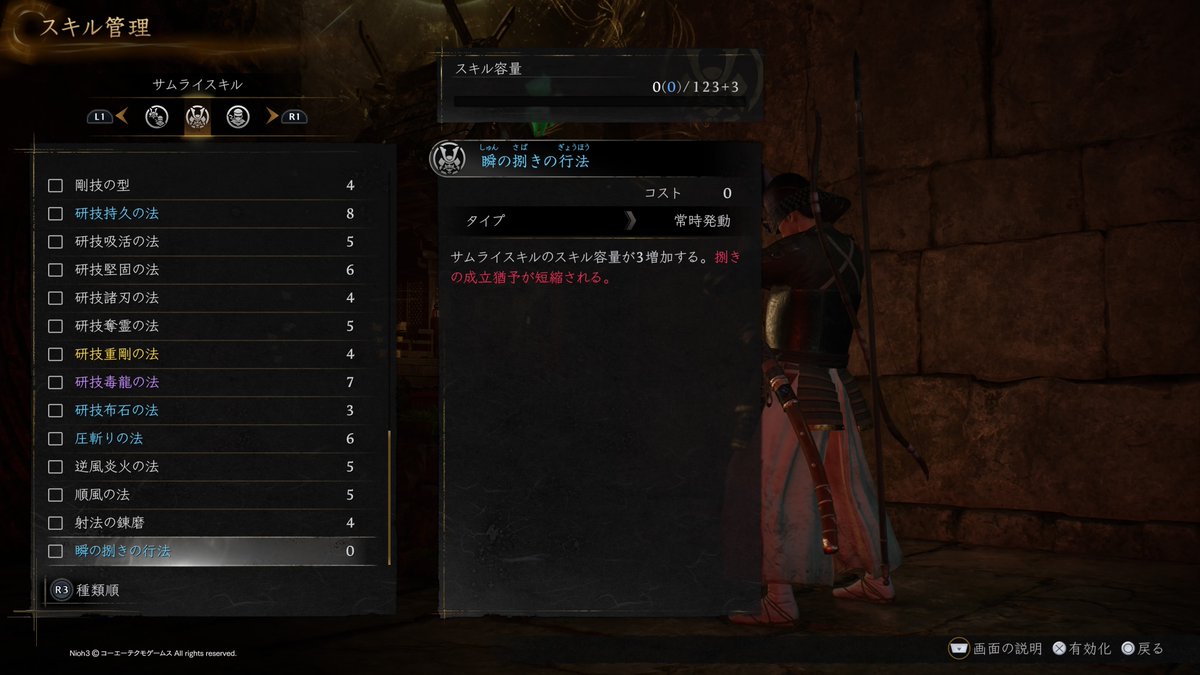The image size is (1200, 675).
Task: Pick the 順風の法 skill row
Action: (x=200, y=494)
